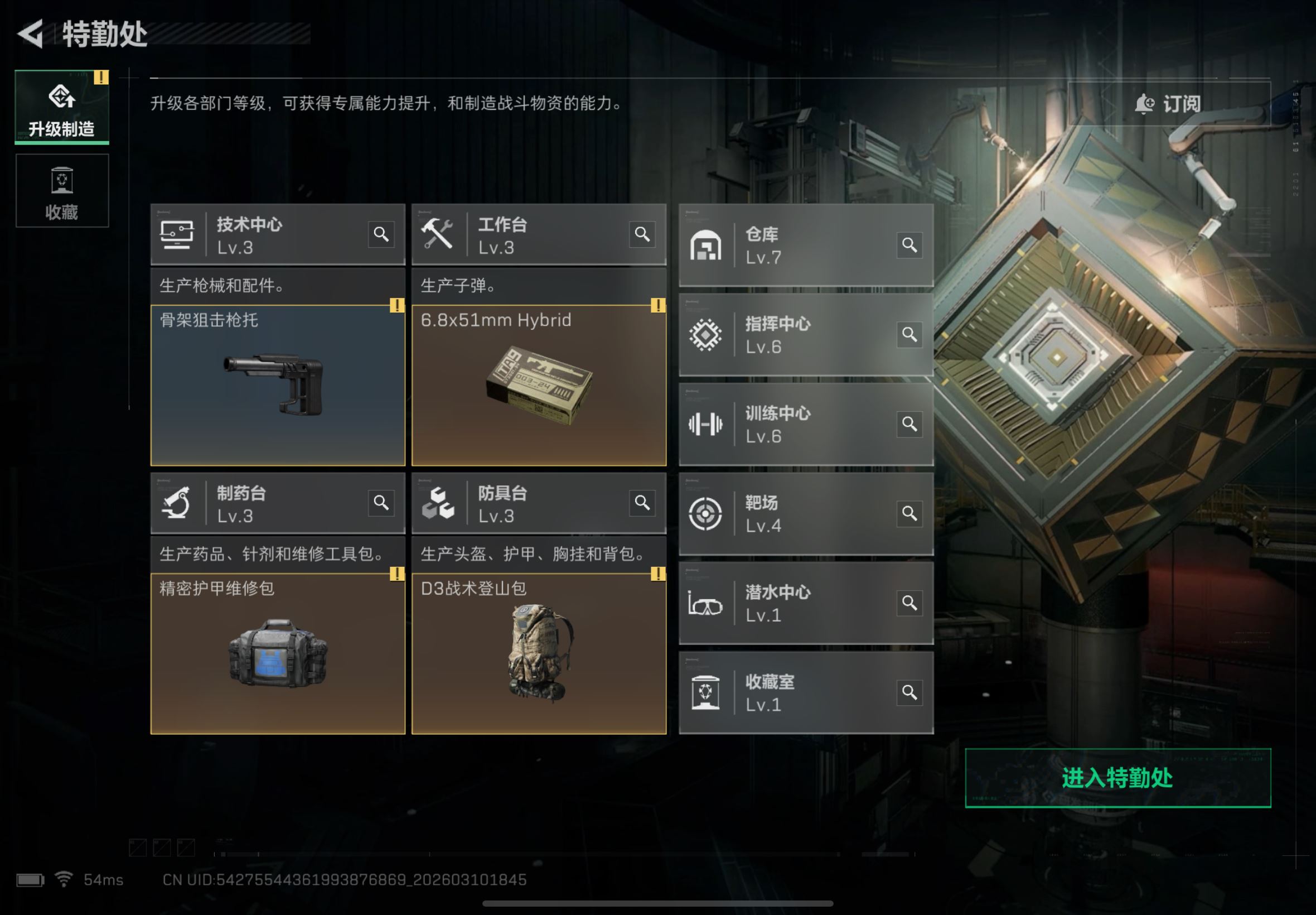Select the 潜水中心 Lv.1 row

pyautogui.click(x=791, y=603)
